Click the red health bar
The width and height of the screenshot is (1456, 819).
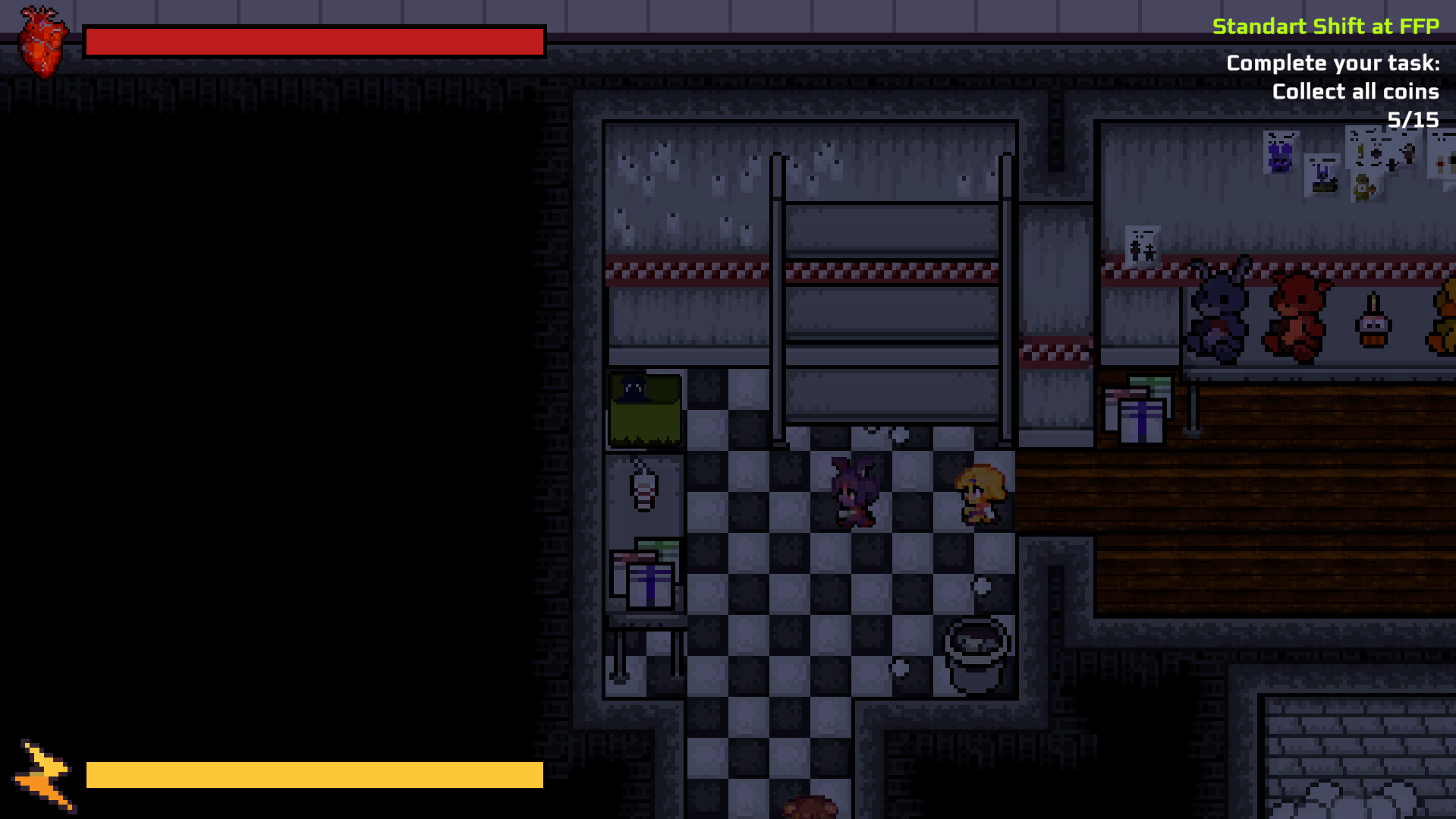[313, 40]
